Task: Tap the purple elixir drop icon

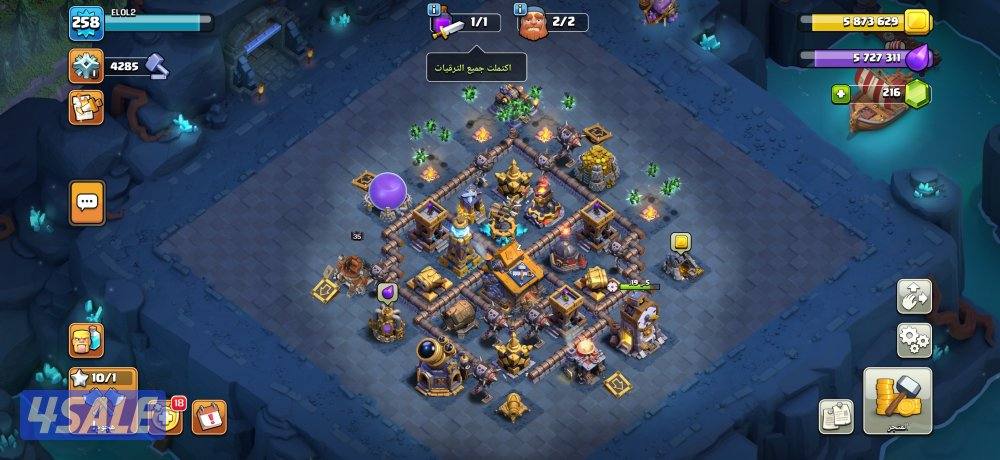Action: pos(920,58)
